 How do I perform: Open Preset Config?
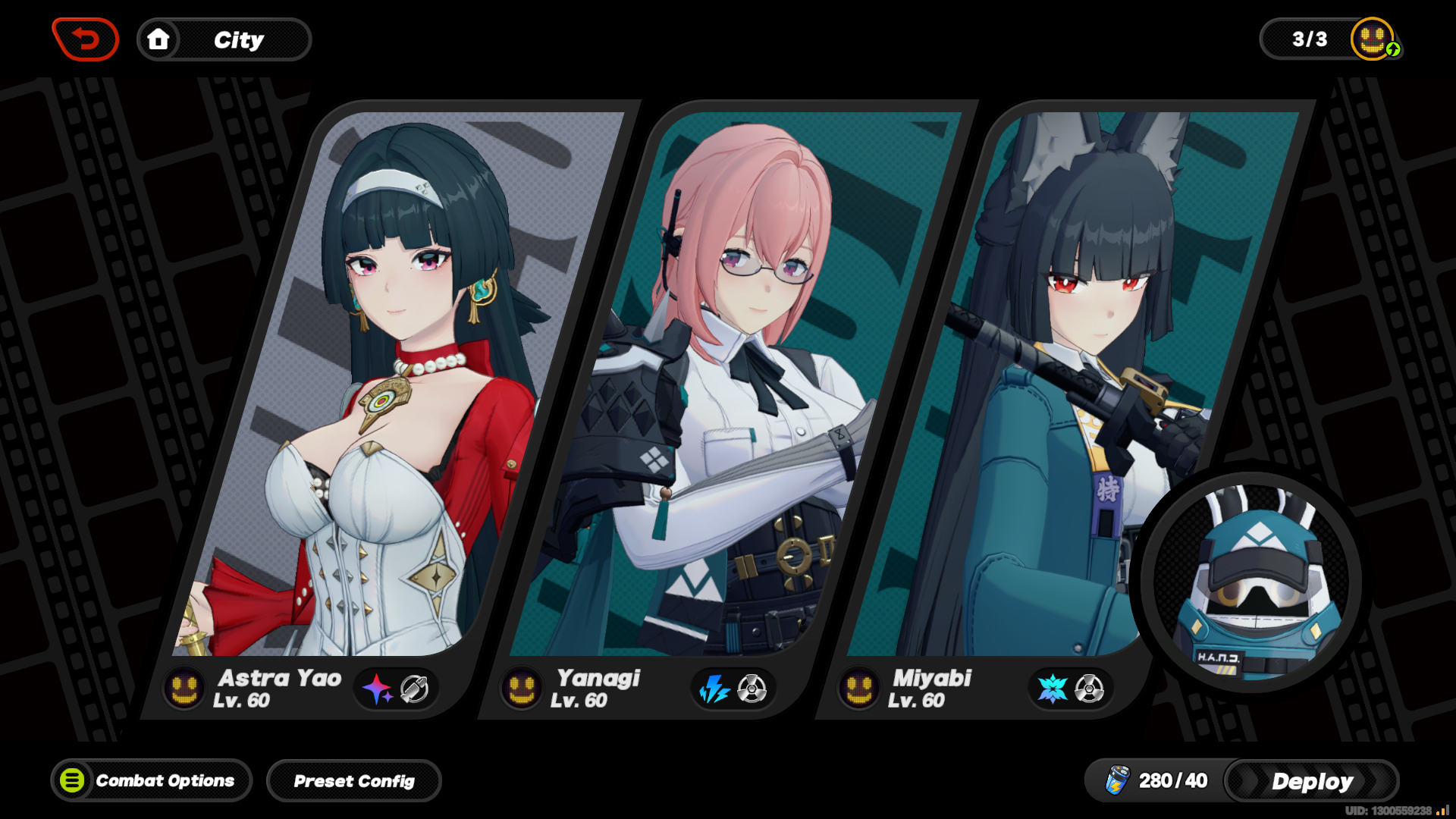(x=354, y=780)
